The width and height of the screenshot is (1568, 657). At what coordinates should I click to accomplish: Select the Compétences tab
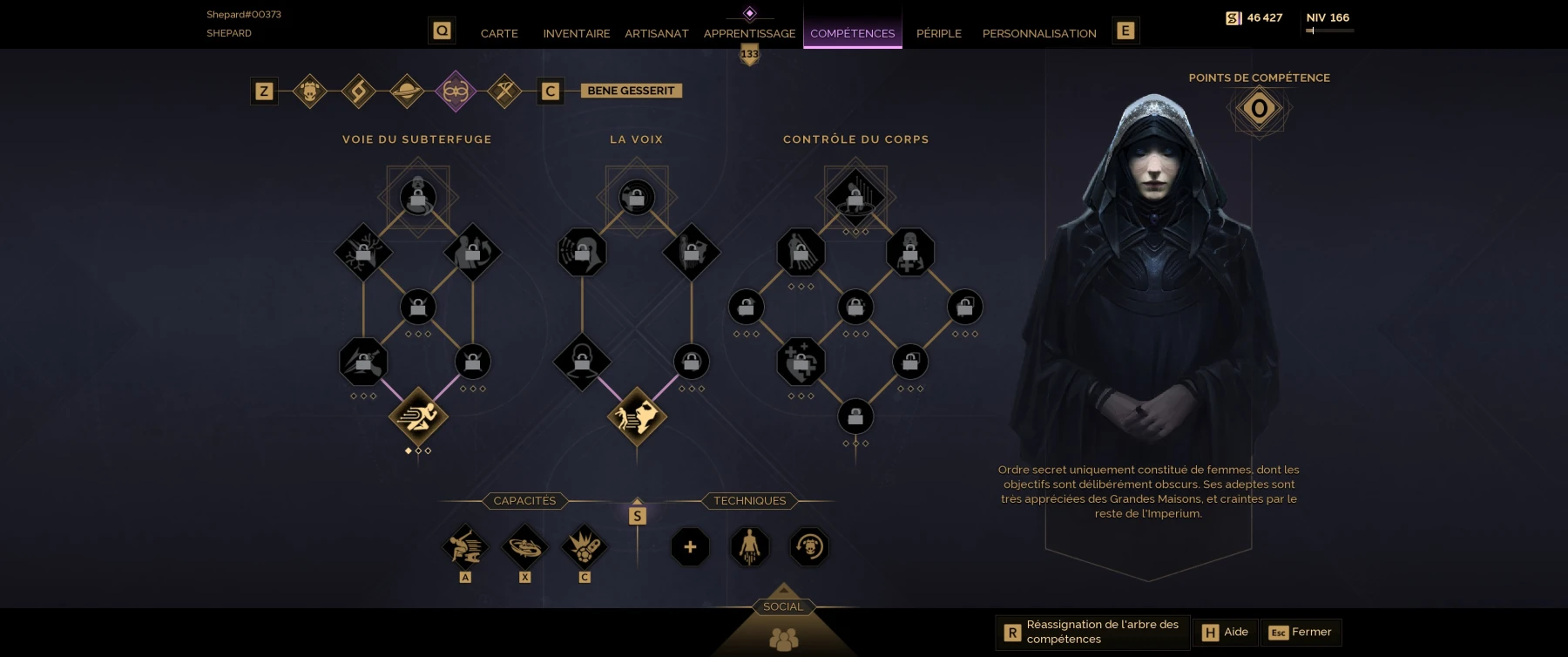pyautogui.click(x=852, y=33)
